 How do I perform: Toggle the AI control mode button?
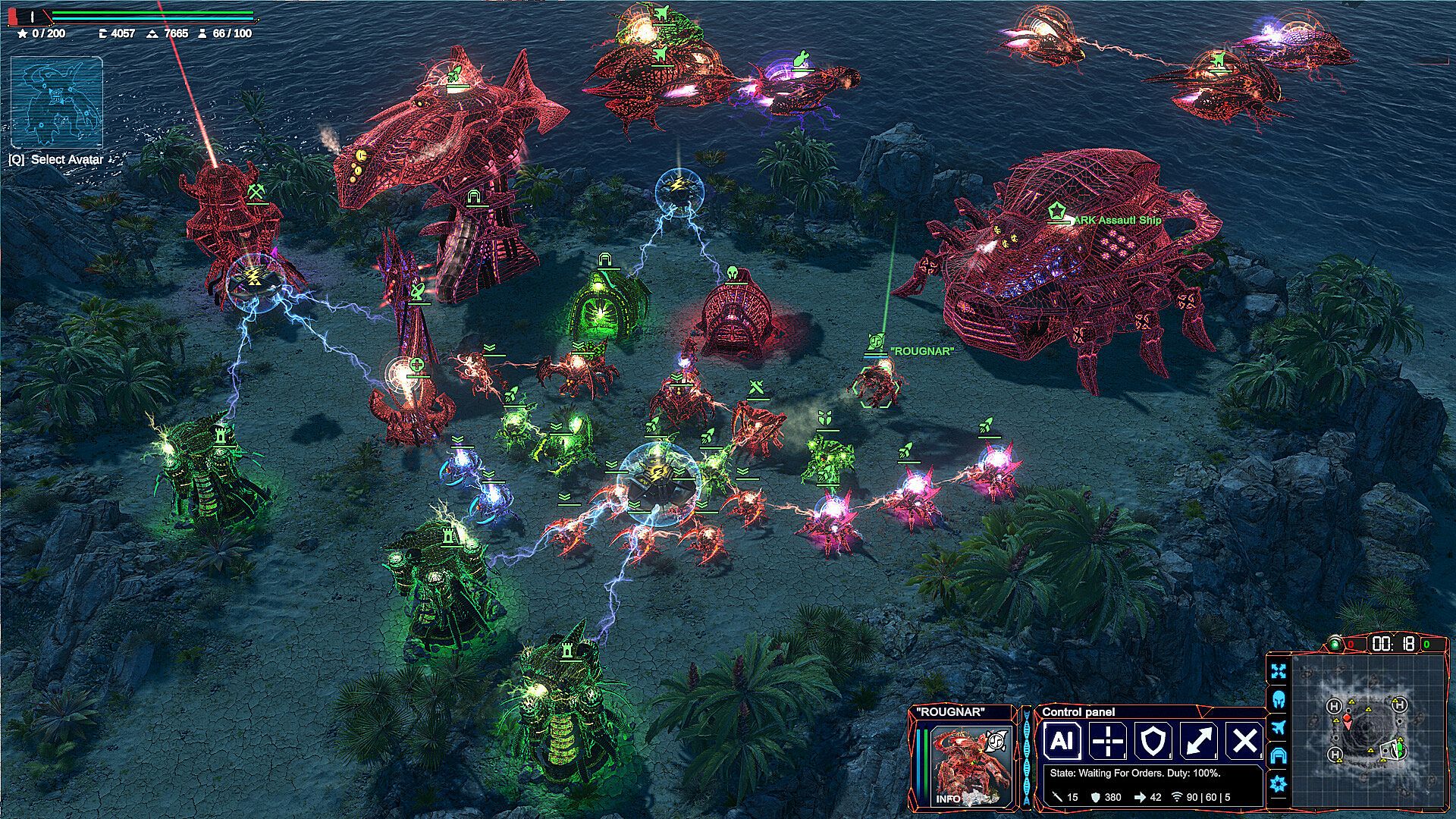[x=1062, y=741]
